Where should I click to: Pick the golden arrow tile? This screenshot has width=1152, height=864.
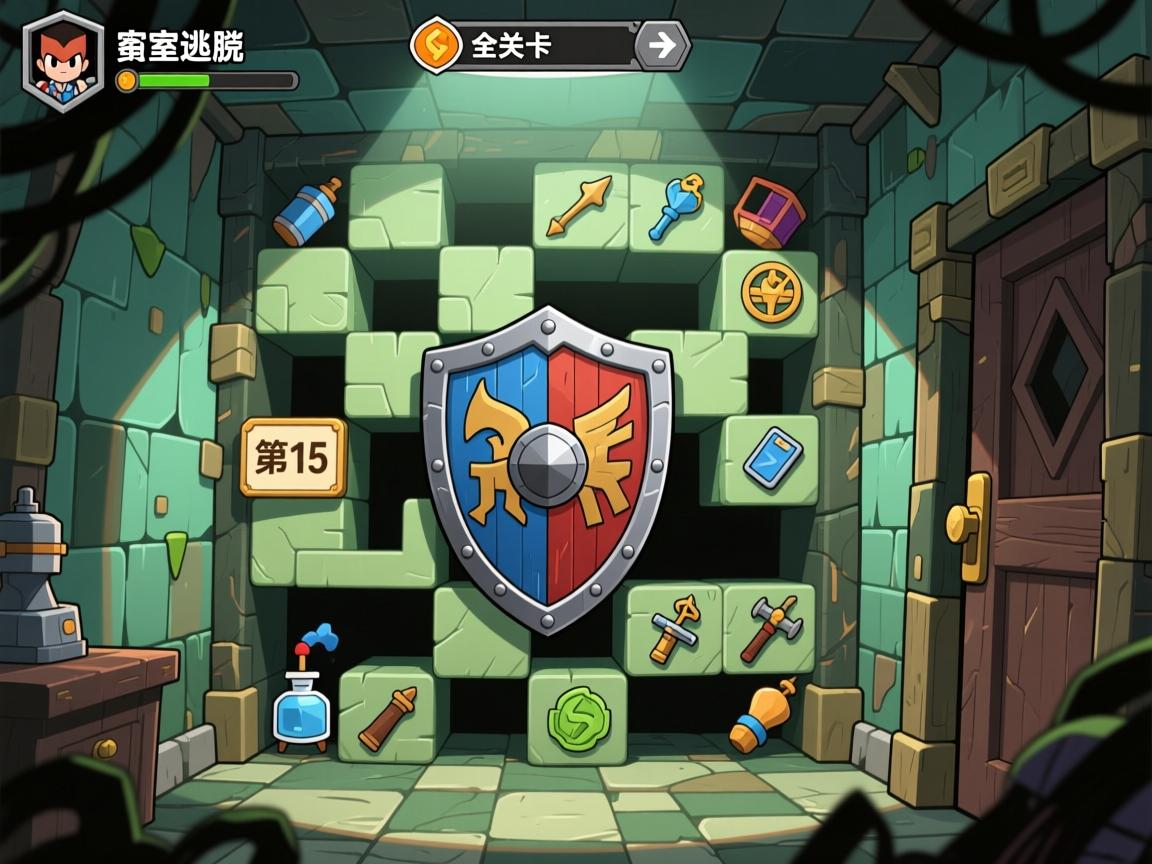[579, 206]
